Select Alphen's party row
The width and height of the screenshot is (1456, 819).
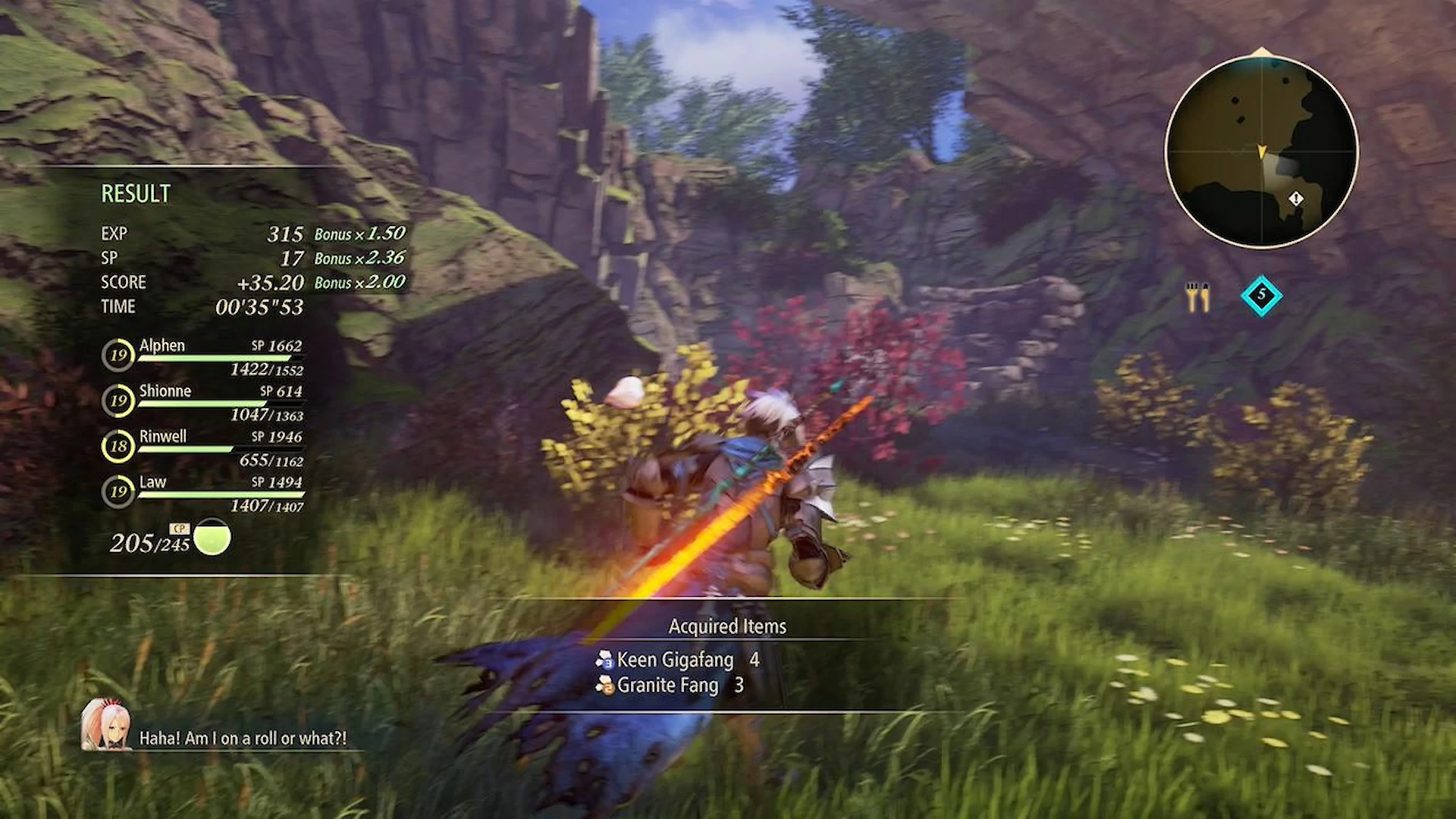click(x=203, y=356)
